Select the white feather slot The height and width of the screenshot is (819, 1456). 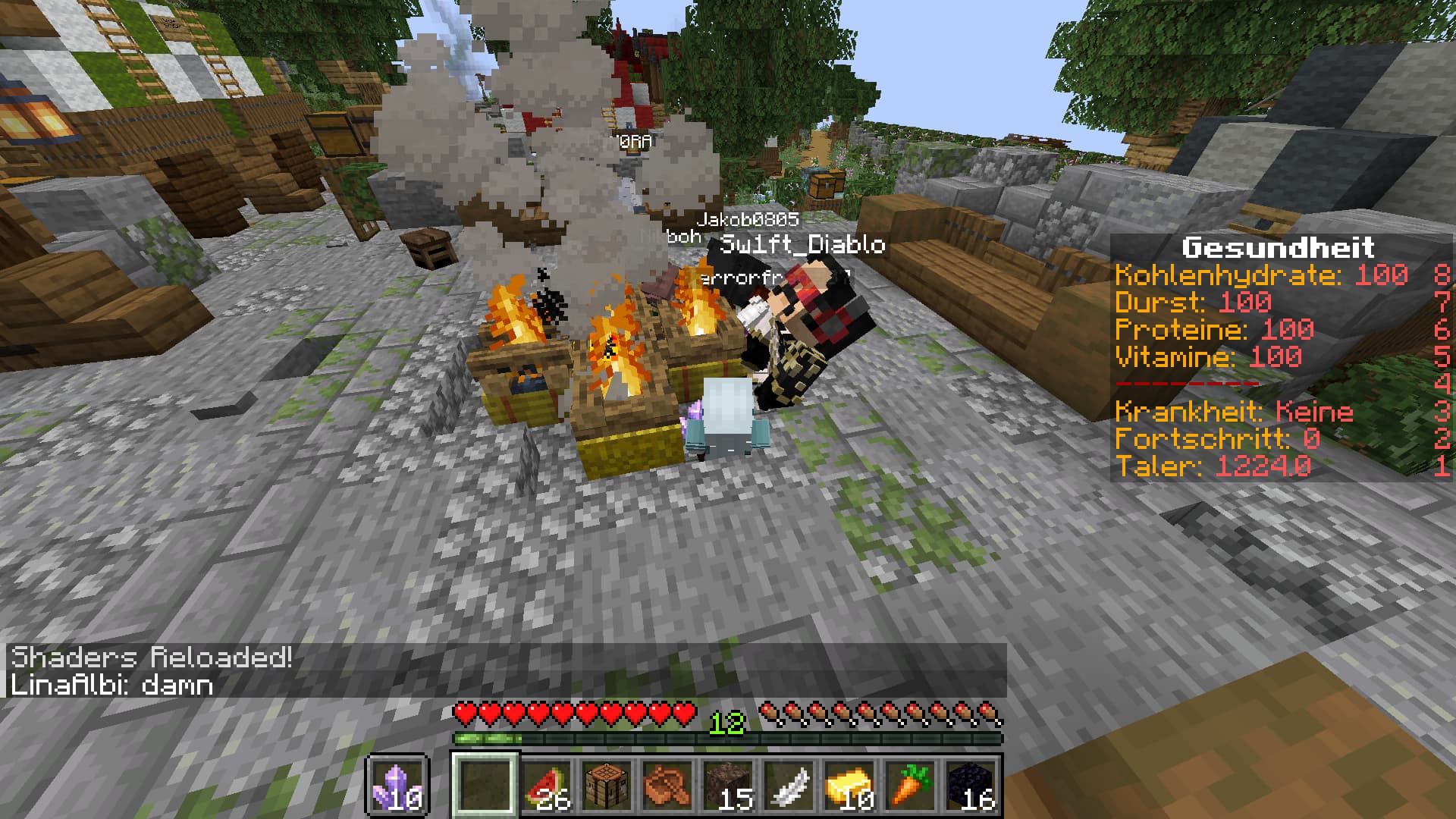tap(789, 786)
